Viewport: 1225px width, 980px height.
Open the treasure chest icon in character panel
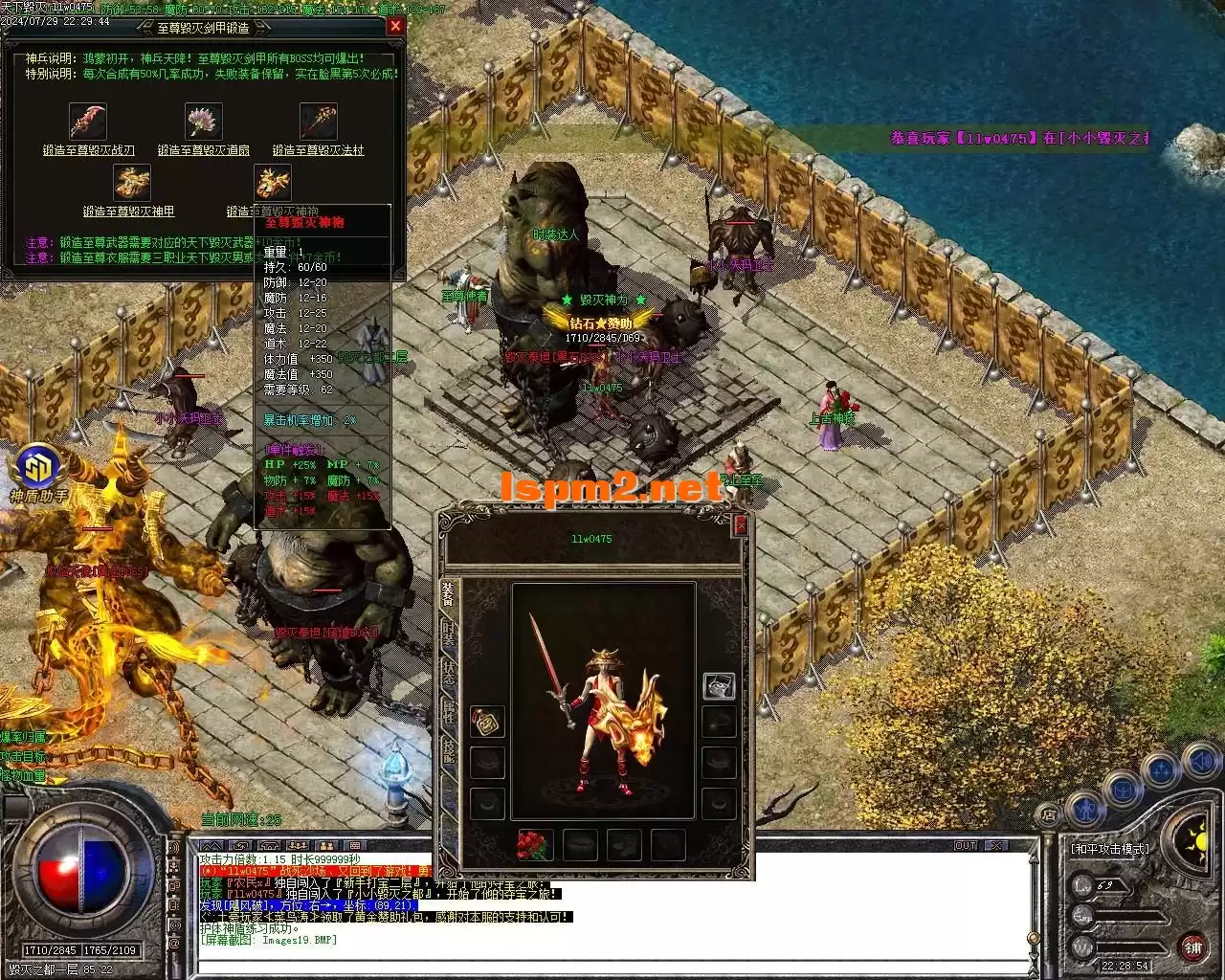[x=719, y=684]
